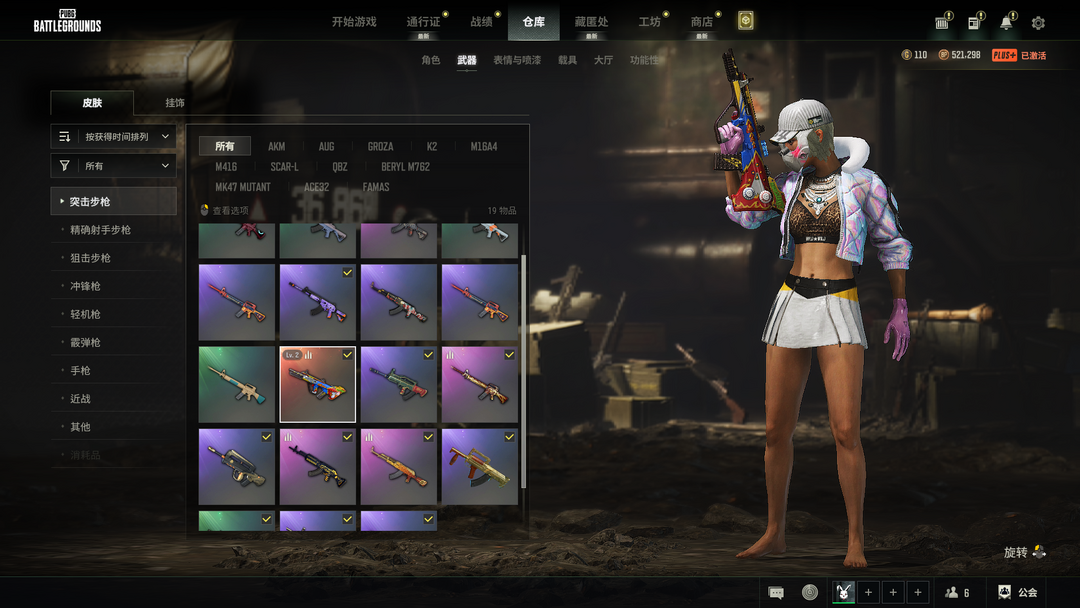Select the 角色 character sub-tab
The width and height of the screenshot is (1080, 608).
[431, 60]
